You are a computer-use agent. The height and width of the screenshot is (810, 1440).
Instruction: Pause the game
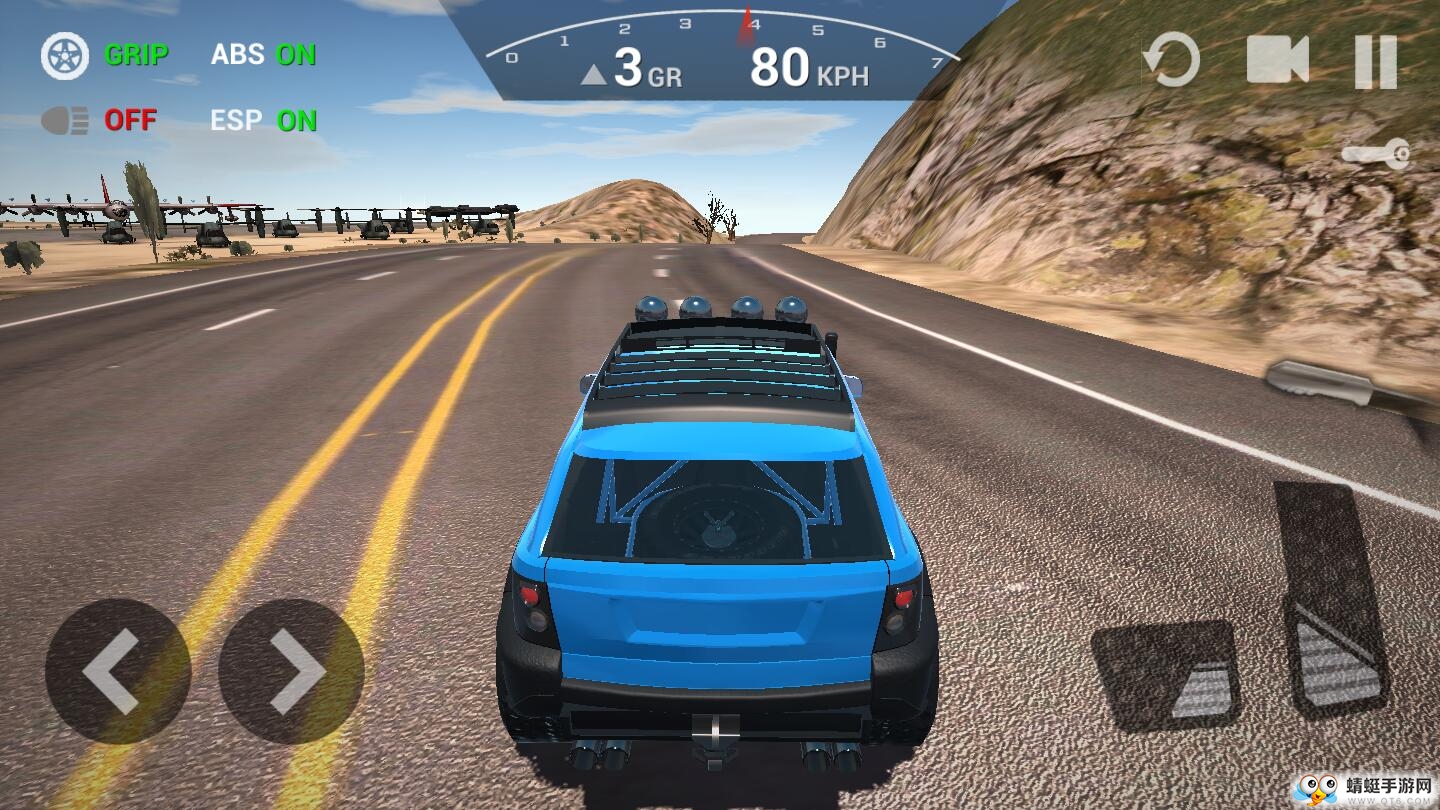[x=1375, y=61]
